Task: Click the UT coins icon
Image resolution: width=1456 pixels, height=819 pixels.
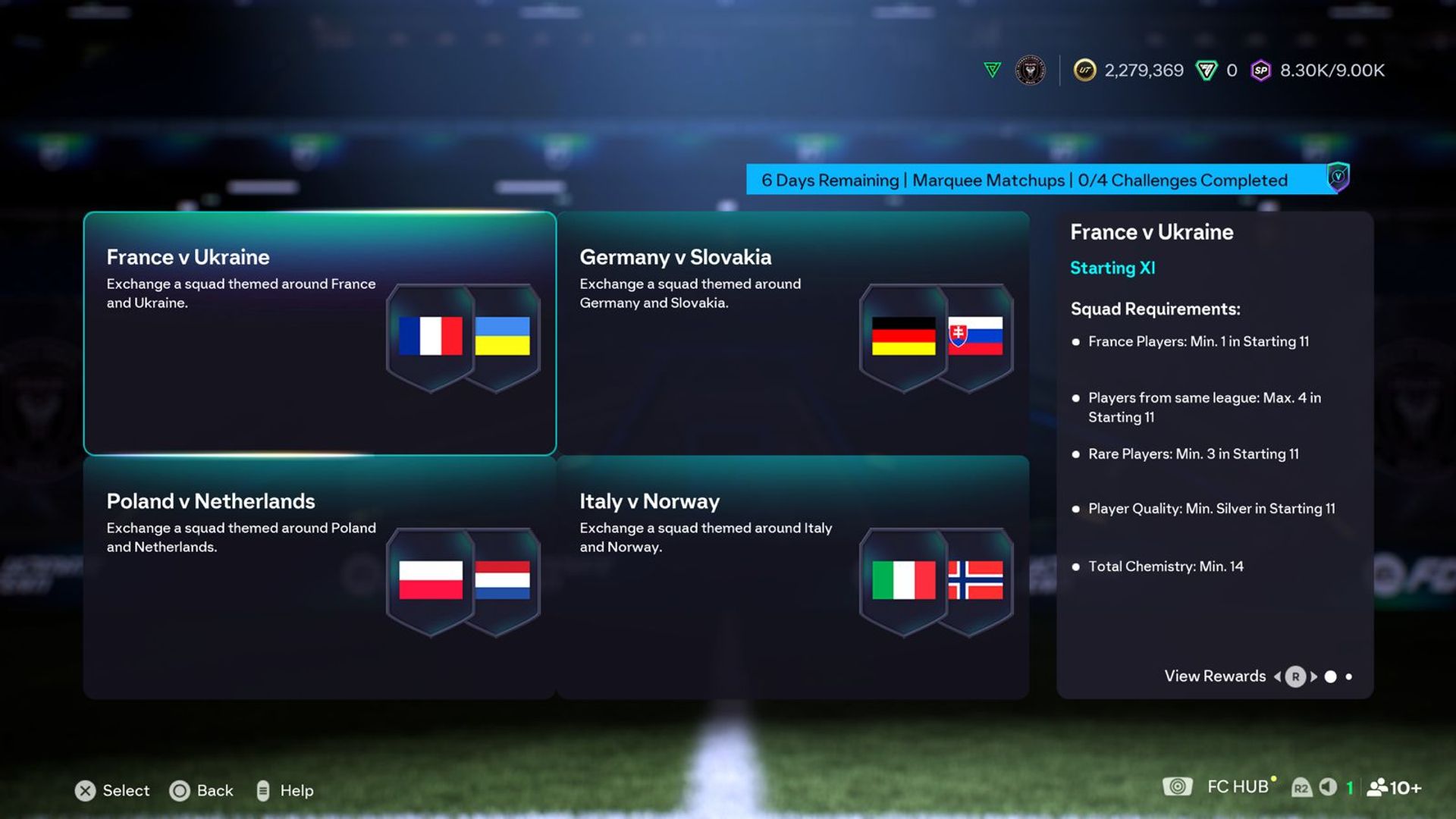Action: coord(1084,70)
